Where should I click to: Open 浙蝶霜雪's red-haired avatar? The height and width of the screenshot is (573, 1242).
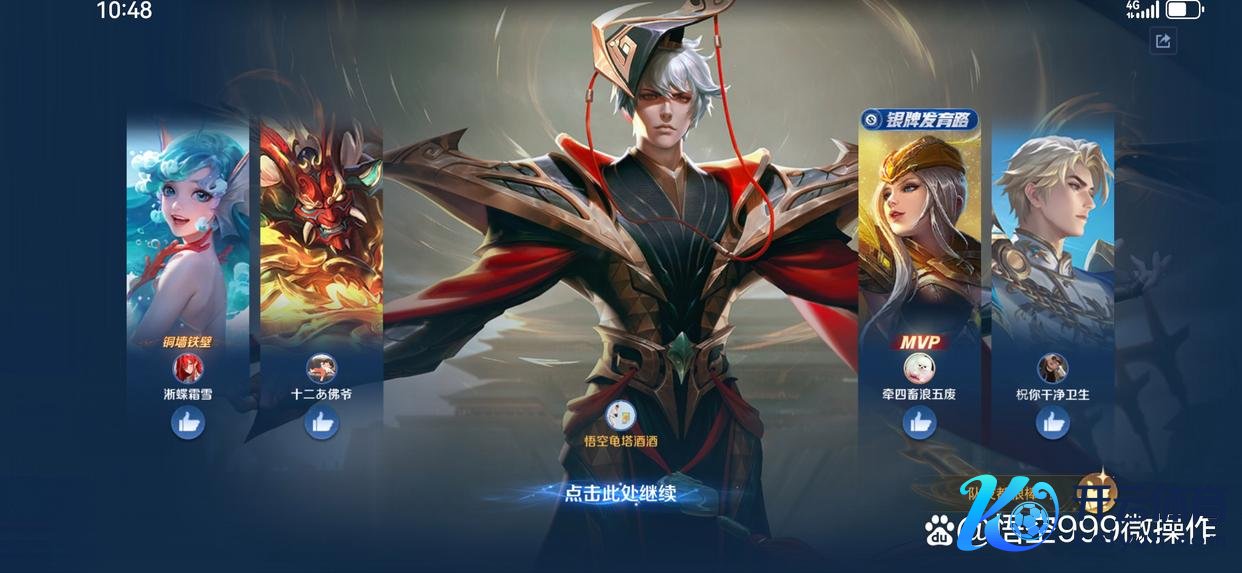pos(188,368)
